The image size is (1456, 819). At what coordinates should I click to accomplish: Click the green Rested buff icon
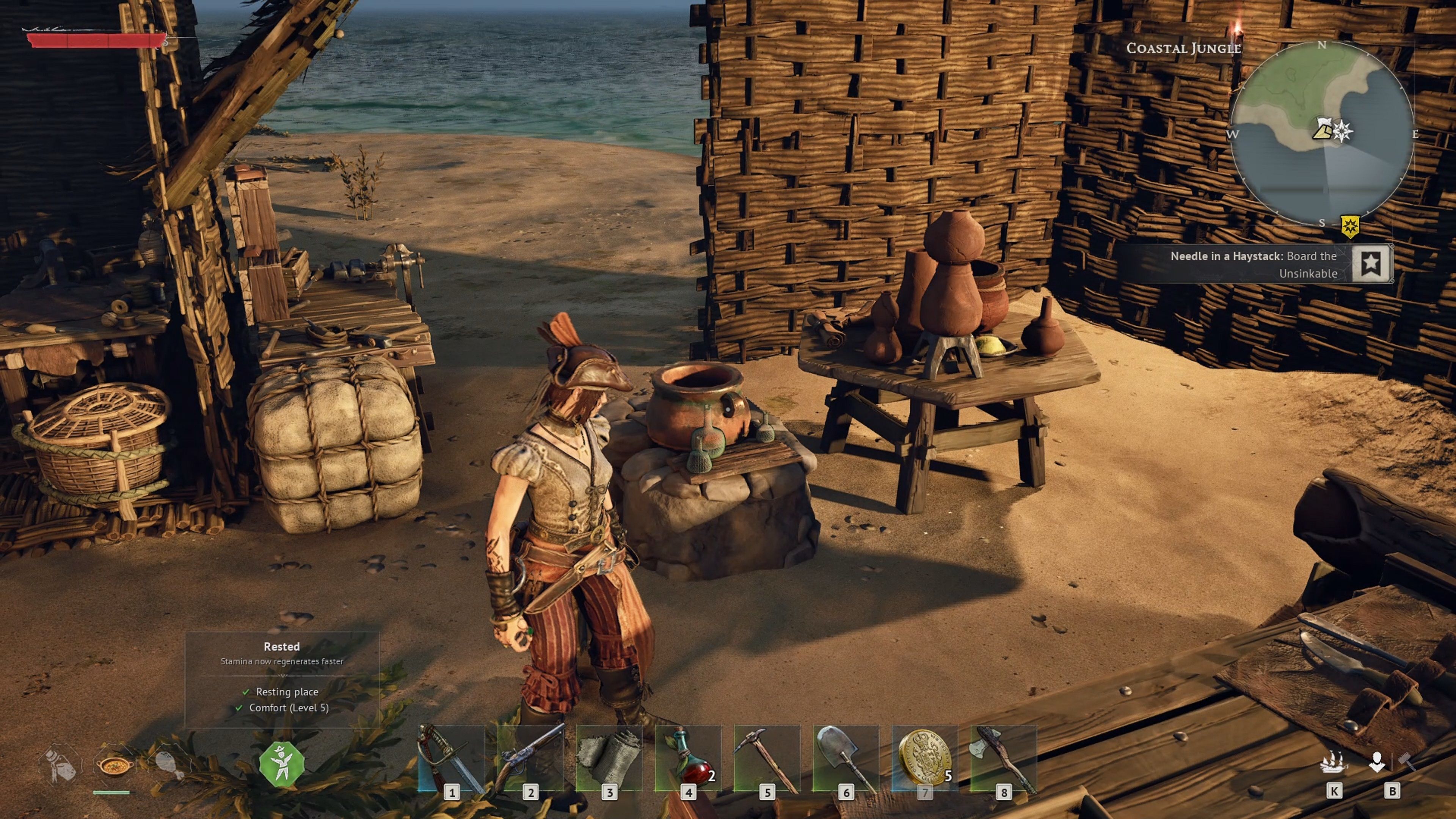[x=281, y=765]
